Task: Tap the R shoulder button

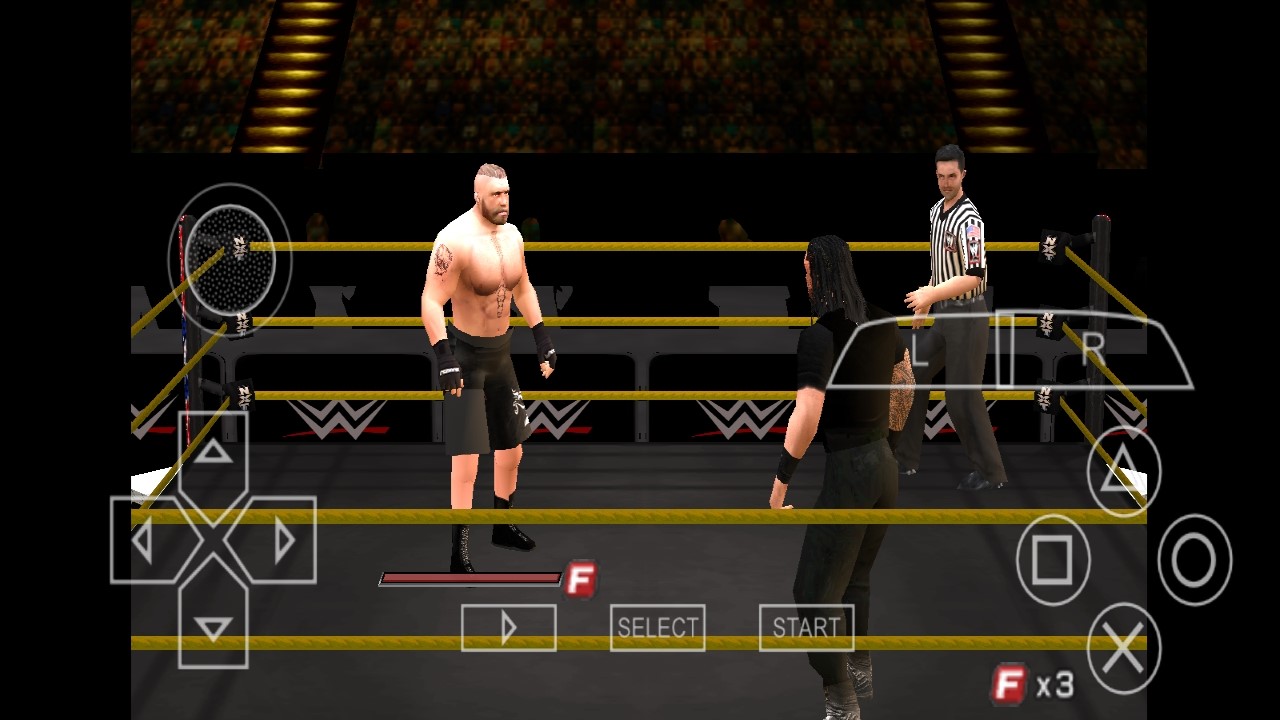Action: coord(1095,350)
